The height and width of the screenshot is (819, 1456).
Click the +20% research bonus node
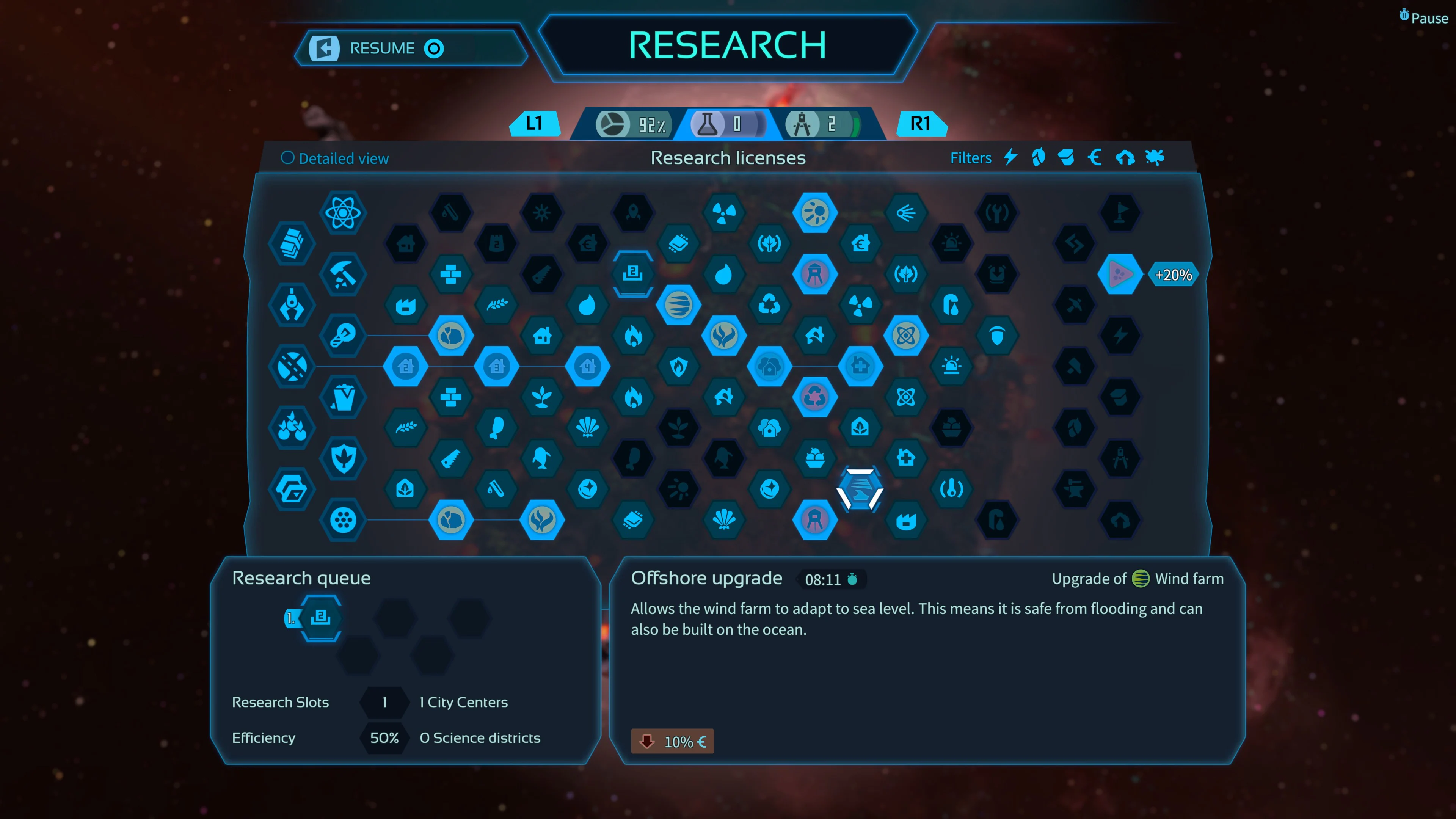pos(1121,275)
